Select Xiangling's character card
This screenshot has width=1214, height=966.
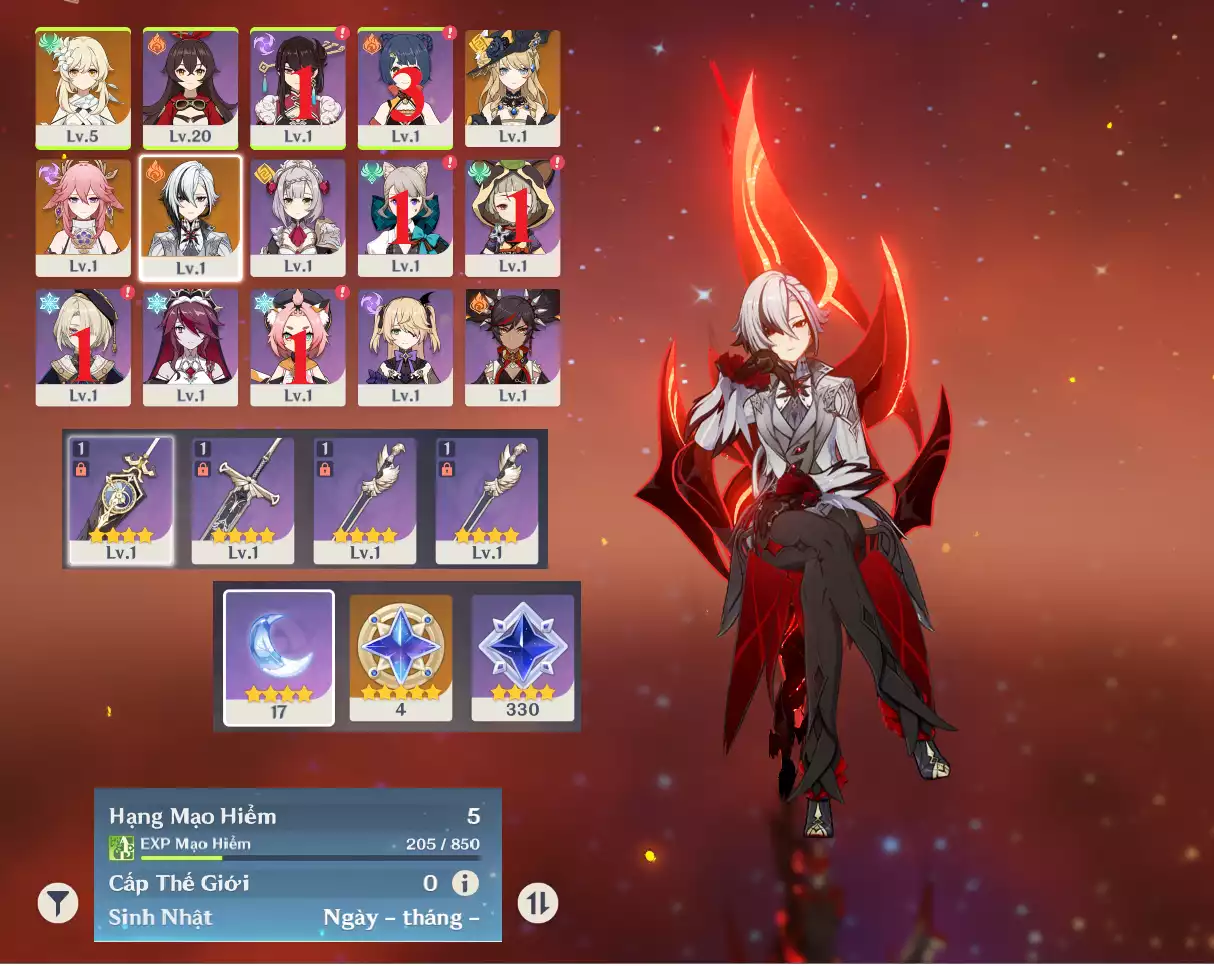(405, 88)
